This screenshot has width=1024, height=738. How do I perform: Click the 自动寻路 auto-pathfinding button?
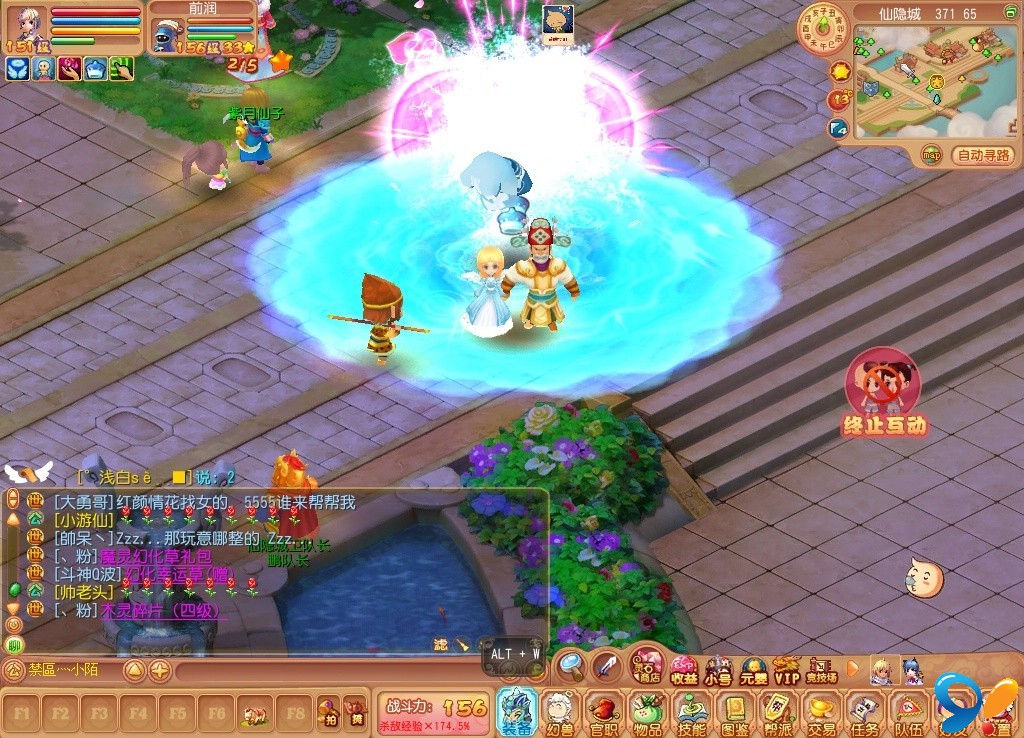[x=984, y=155]
